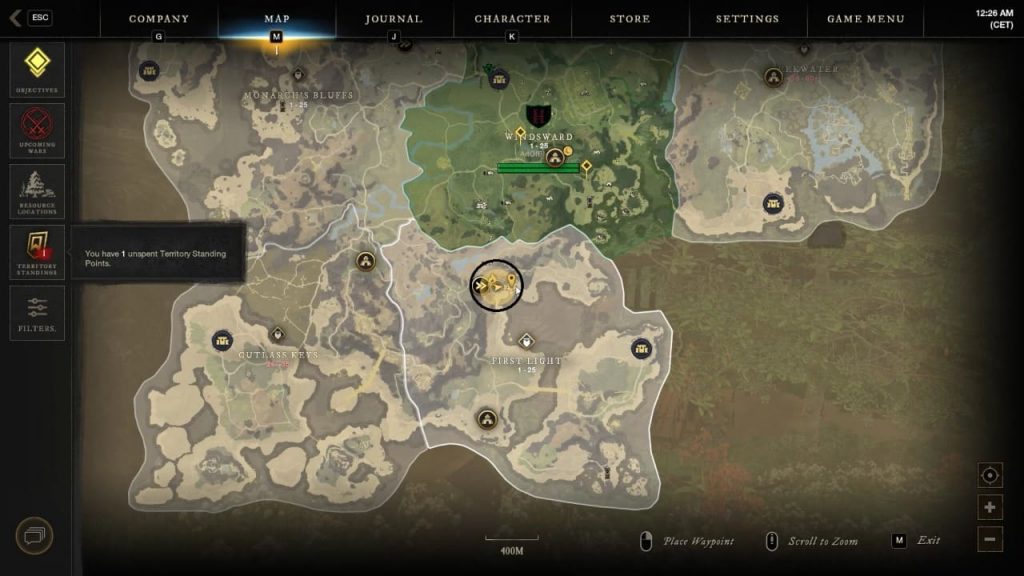This screenshot has width=1024, height=576.
Task: Go back using the ESC arrow button
Action: coord(30,18)
